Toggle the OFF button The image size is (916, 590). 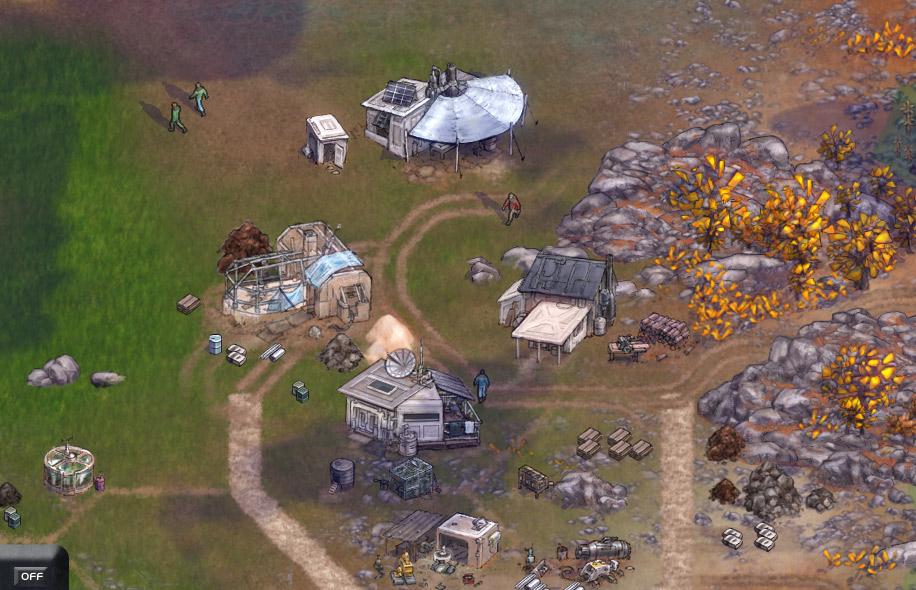pyautogui.click(x=32, y=575)
